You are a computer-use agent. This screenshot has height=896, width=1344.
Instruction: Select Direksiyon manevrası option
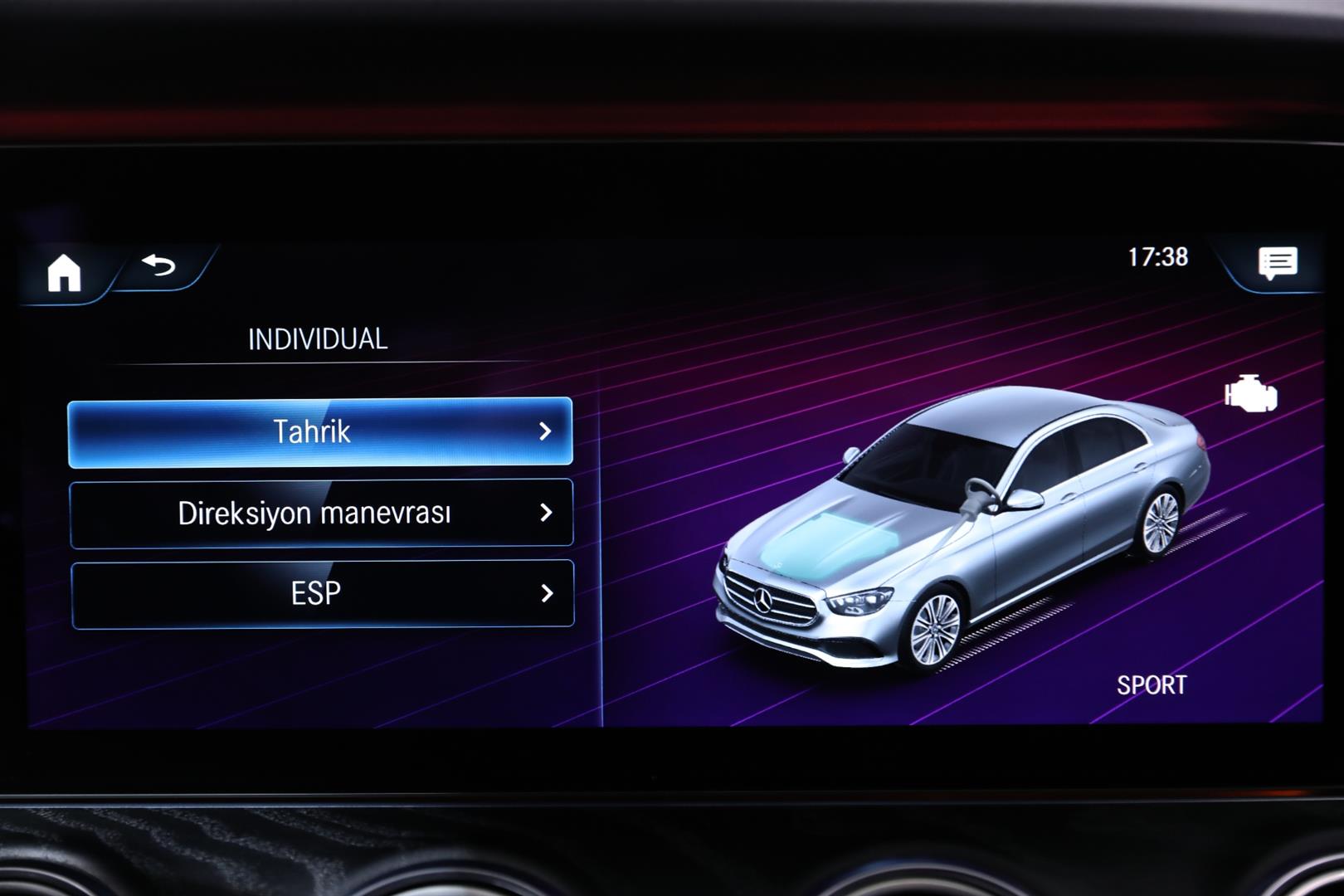[321, 514]
